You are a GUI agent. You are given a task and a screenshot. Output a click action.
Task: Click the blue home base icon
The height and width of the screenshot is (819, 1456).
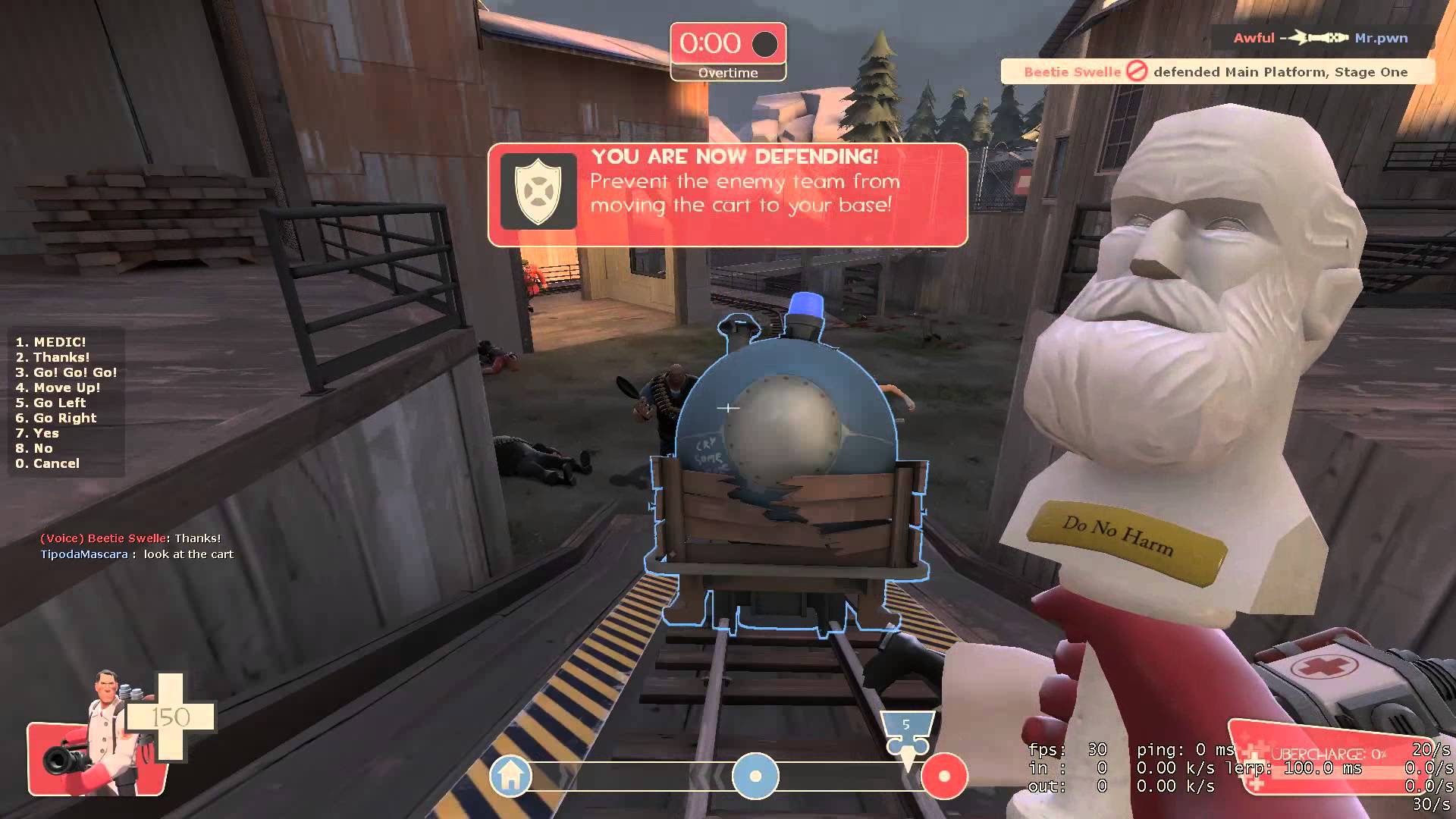(x=510, y=776)
